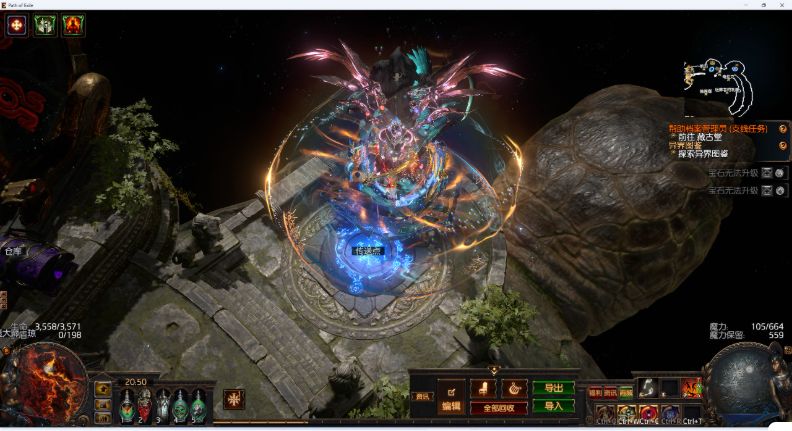Click the orange flame buff icon
The image size is (792, 431).
point(73,26)
